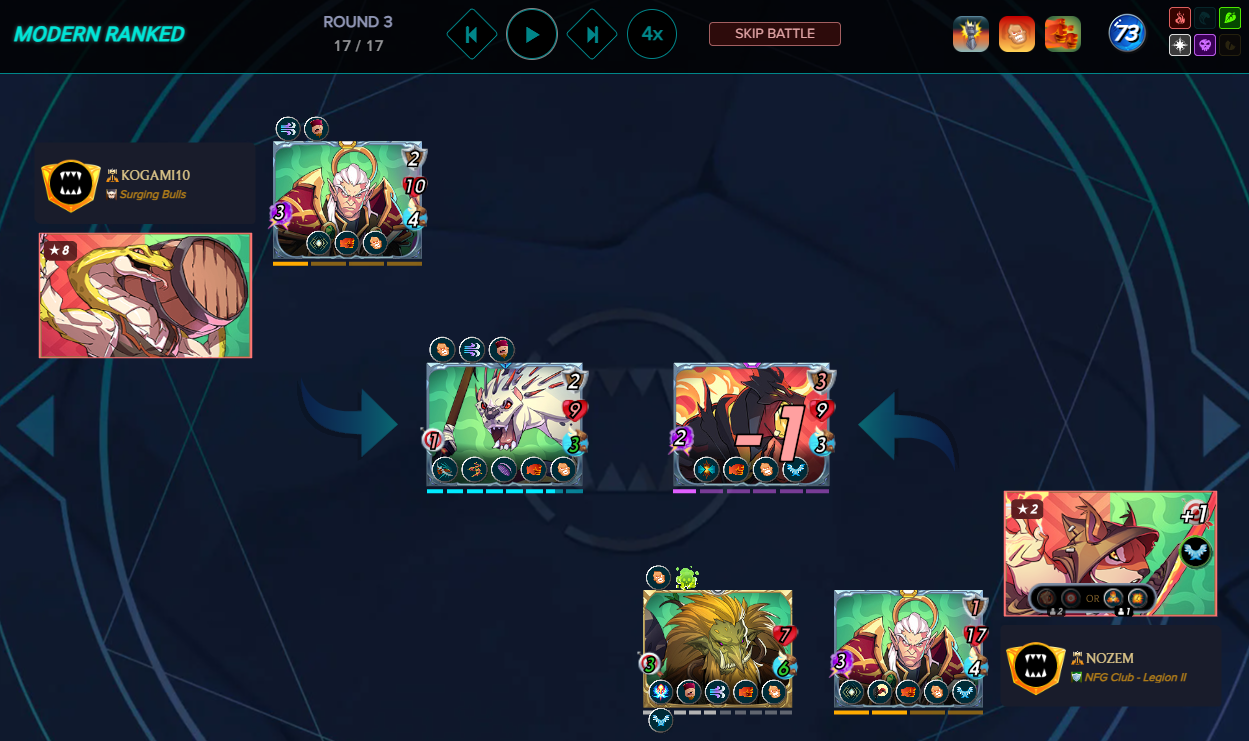Click the white star life element icon
The width and height of the screenshot is (1249, 741).
point(1180,45)
